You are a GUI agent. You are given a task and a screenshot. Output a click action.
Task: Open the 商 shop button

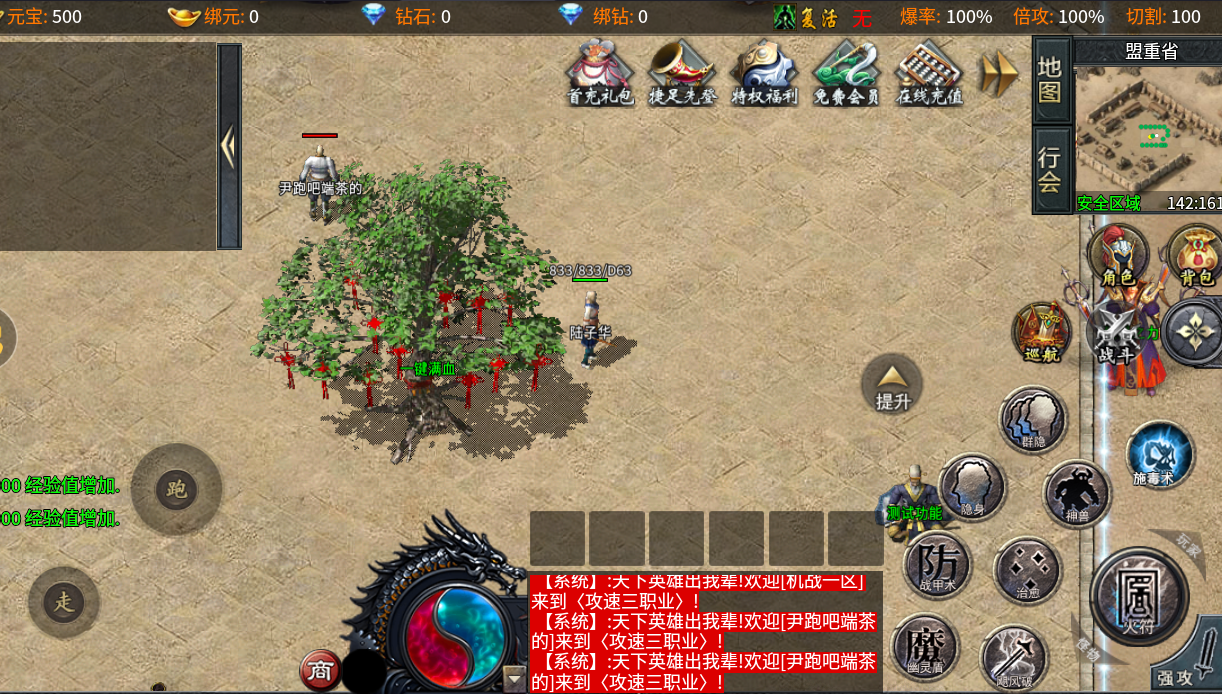pyautogui.click(x=320, y=671)
